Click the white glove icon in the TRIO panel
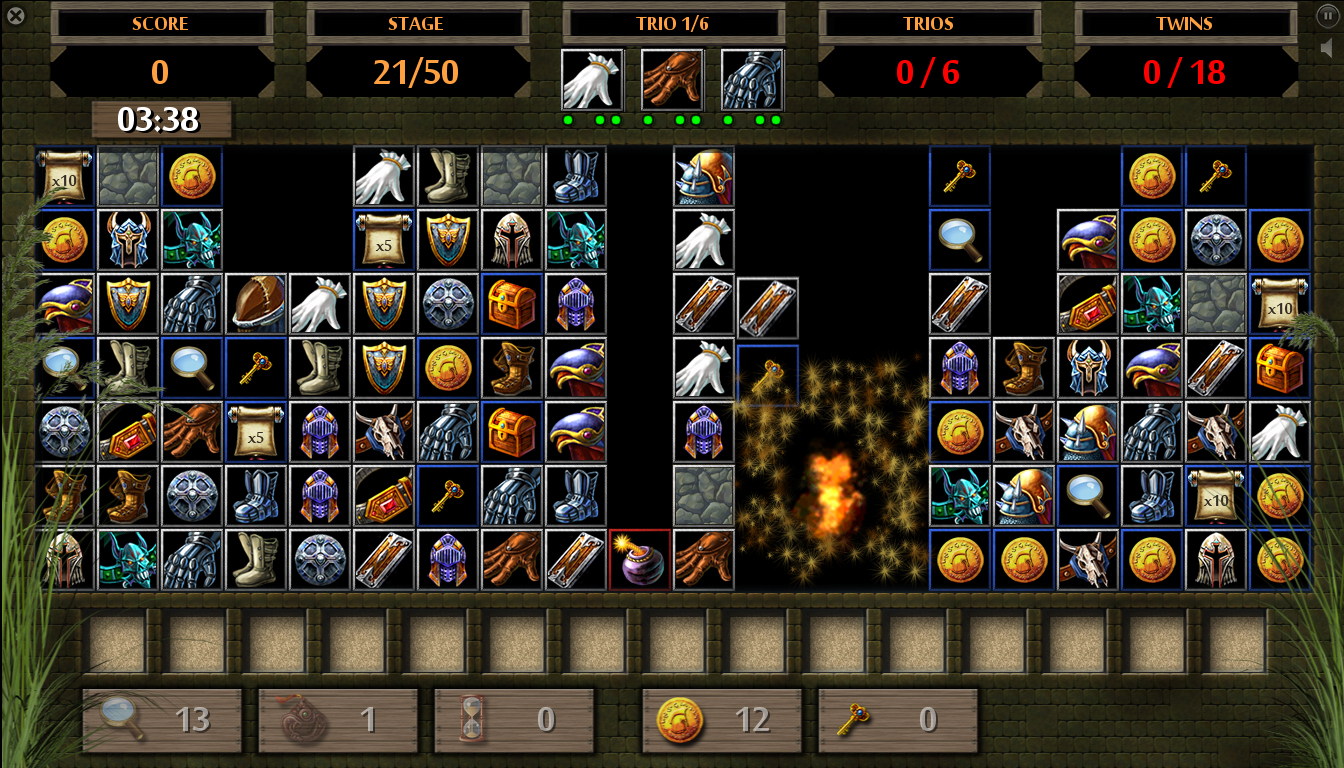Viewport: 1344px width, 768px height. [x=594, y=80]
